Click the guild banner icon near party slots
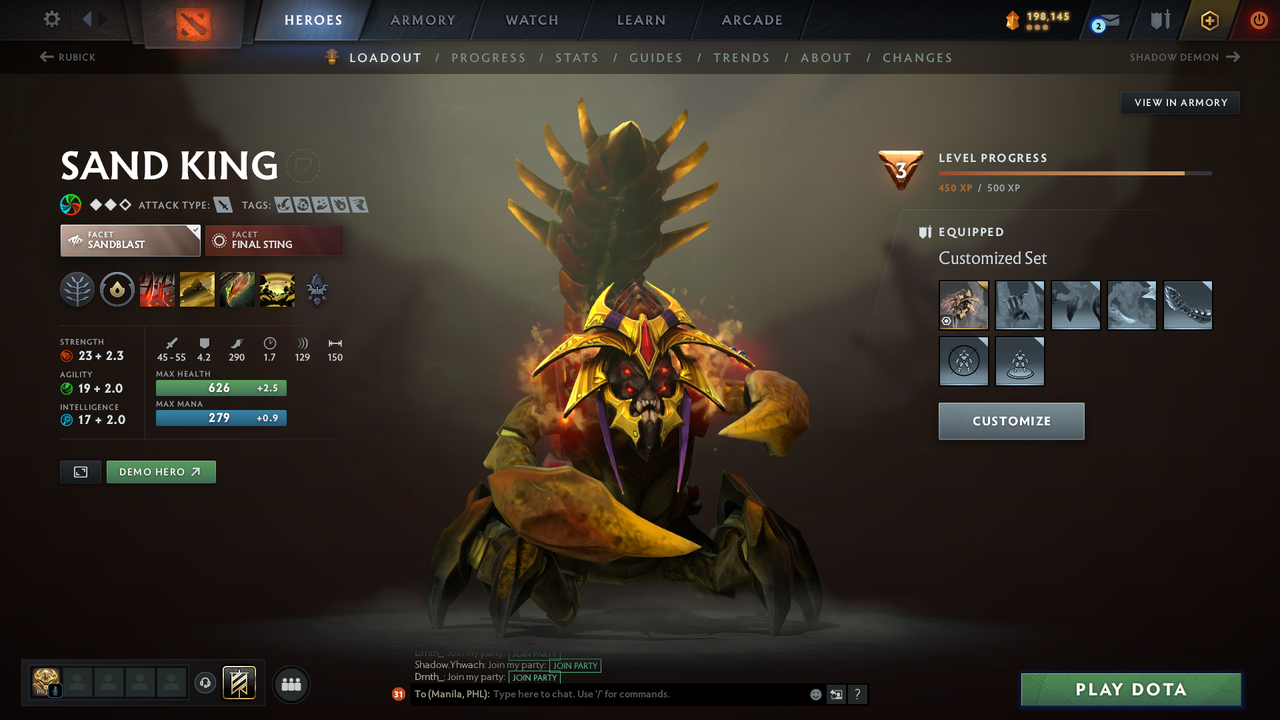Viewport: 1280px width, 720px height. 239,682
